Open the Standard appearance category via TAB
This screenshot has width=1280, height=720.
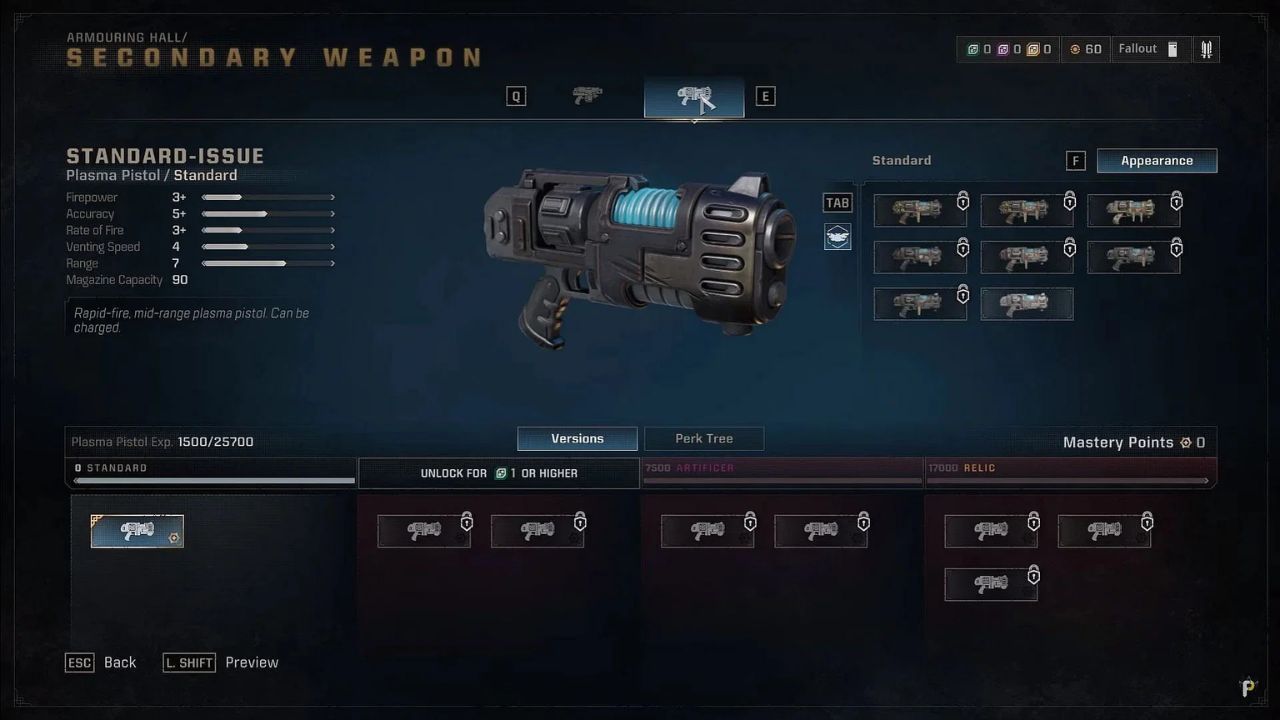tap(837, 202)
